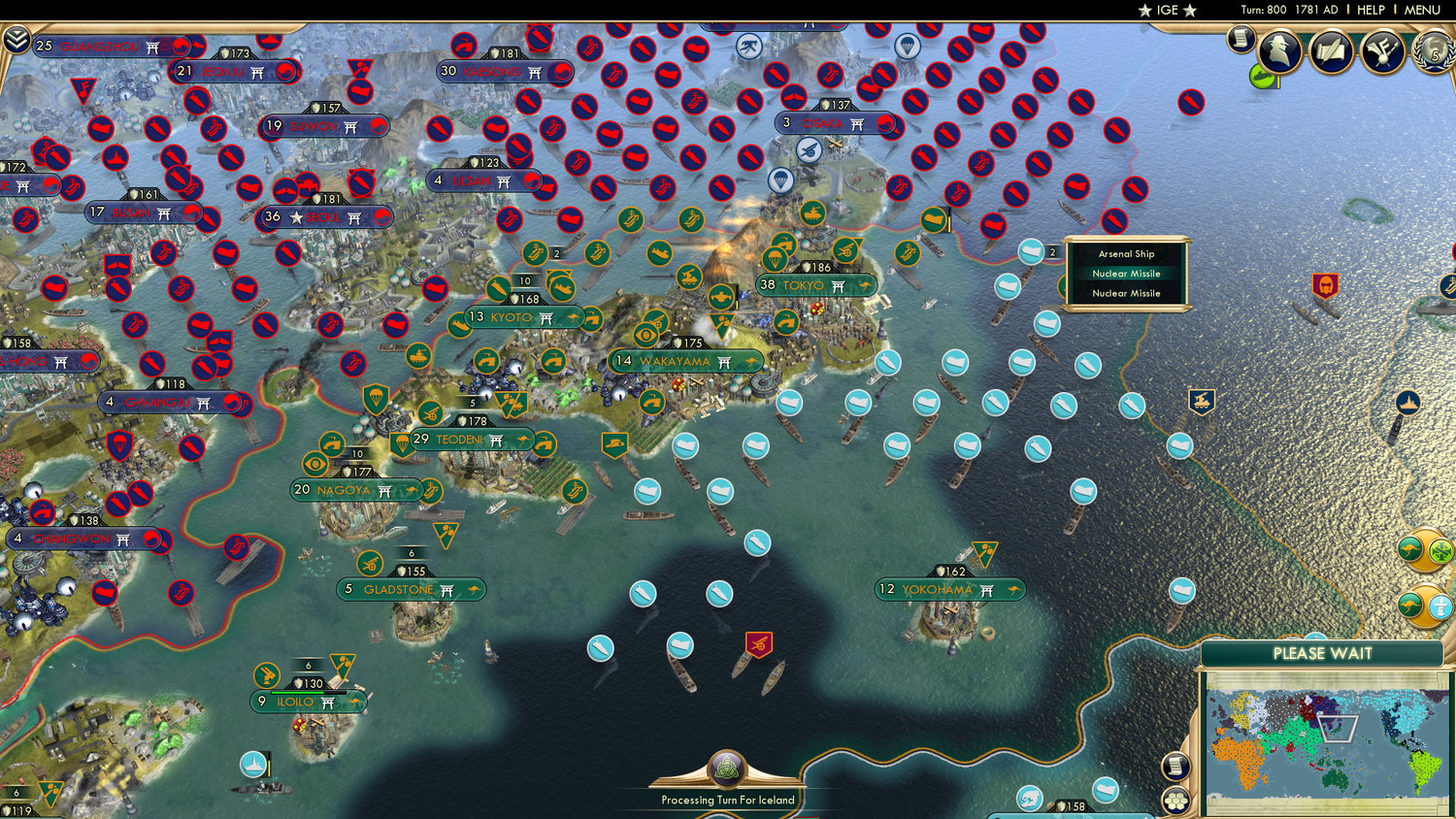Screen dimensions: 1456x819
Task: Select the highlighted Nuclear Missile entry
Action: pos(1126,274)
